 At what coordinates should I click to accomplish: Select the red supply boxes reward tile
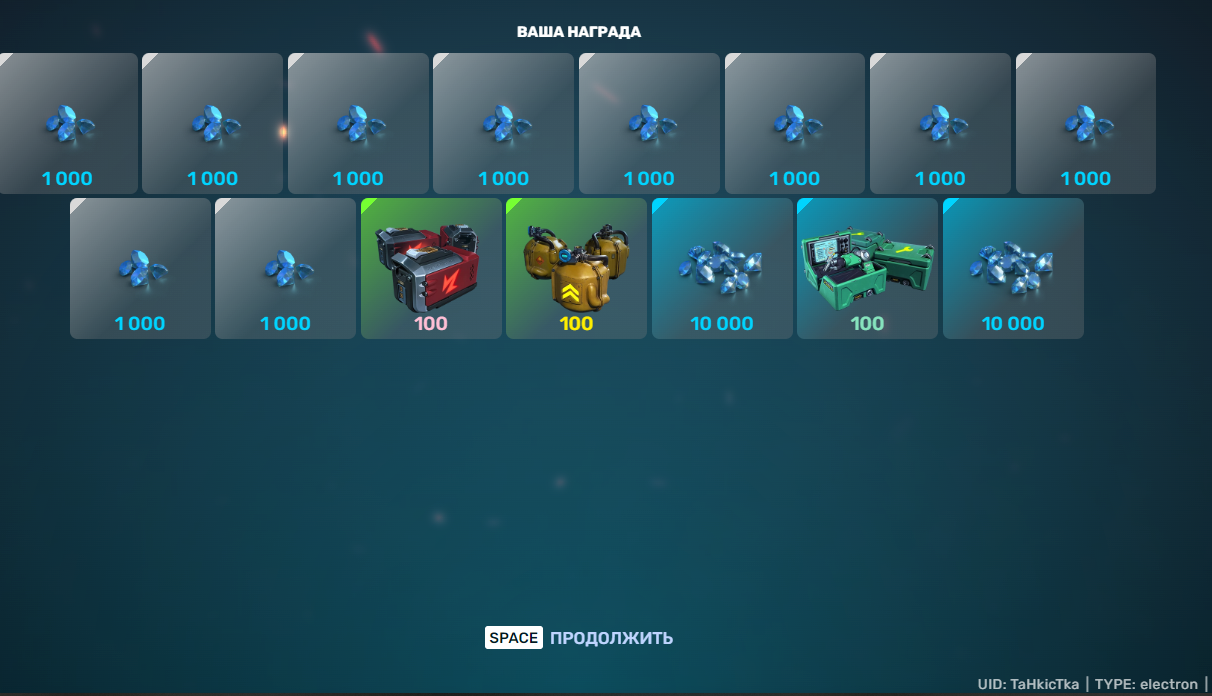431,268
